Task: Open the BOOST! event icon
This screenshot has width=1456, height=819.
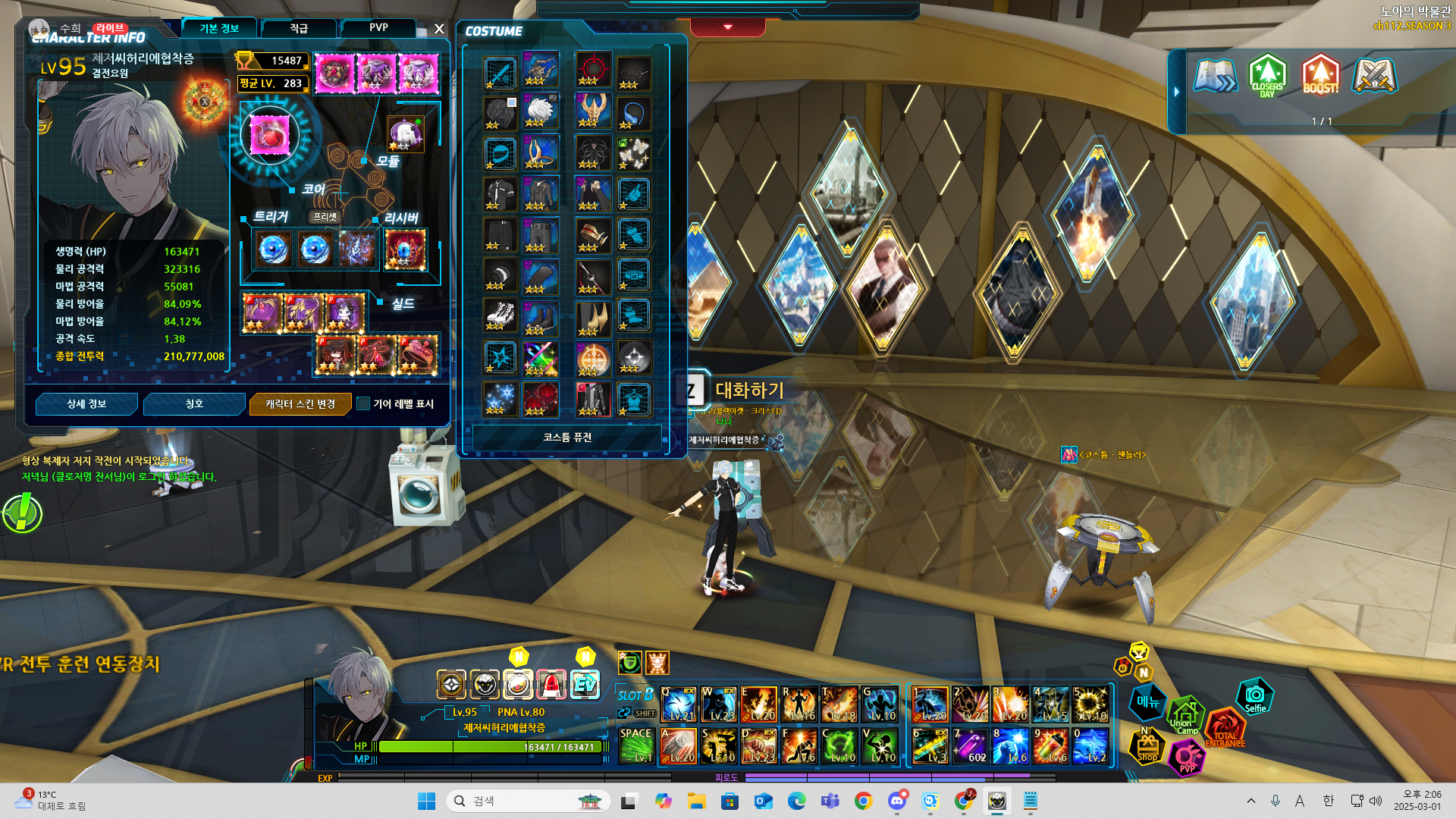Action: tap(1320, 76)
